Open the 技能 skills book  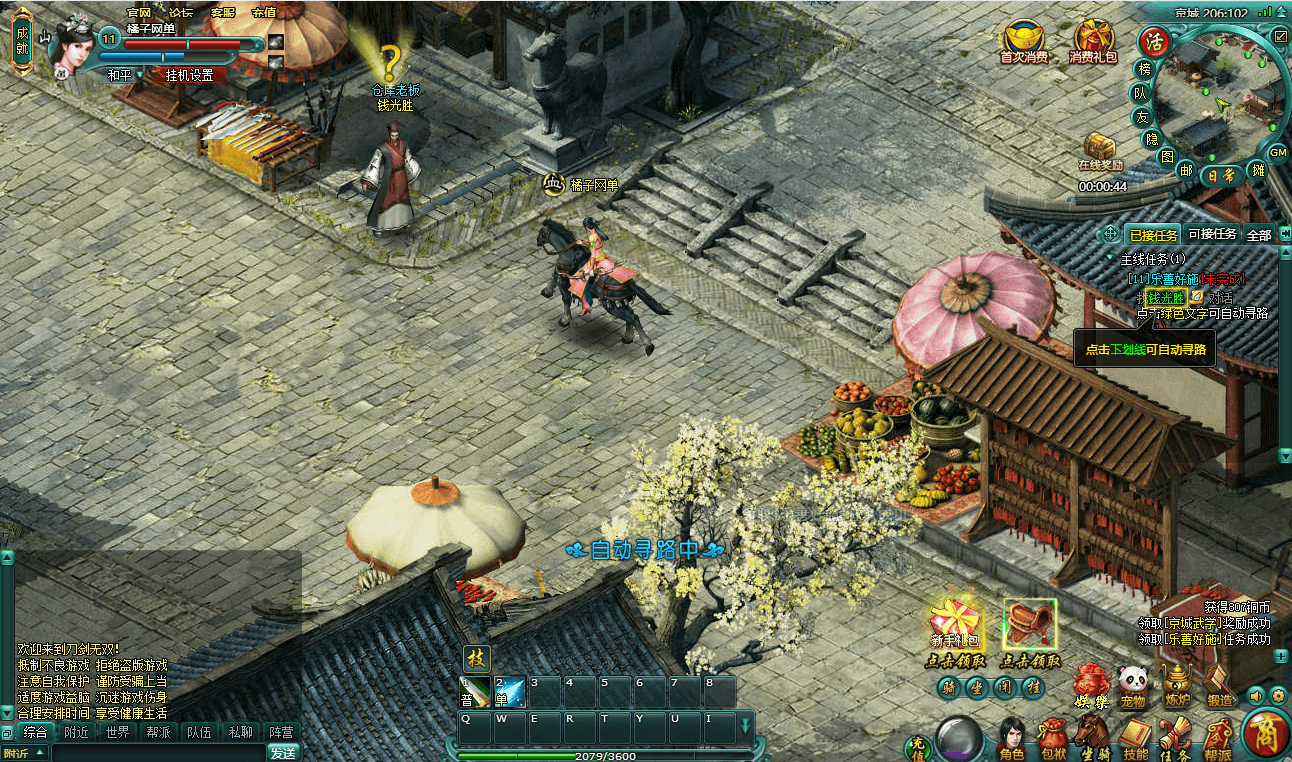point(1135,738)
